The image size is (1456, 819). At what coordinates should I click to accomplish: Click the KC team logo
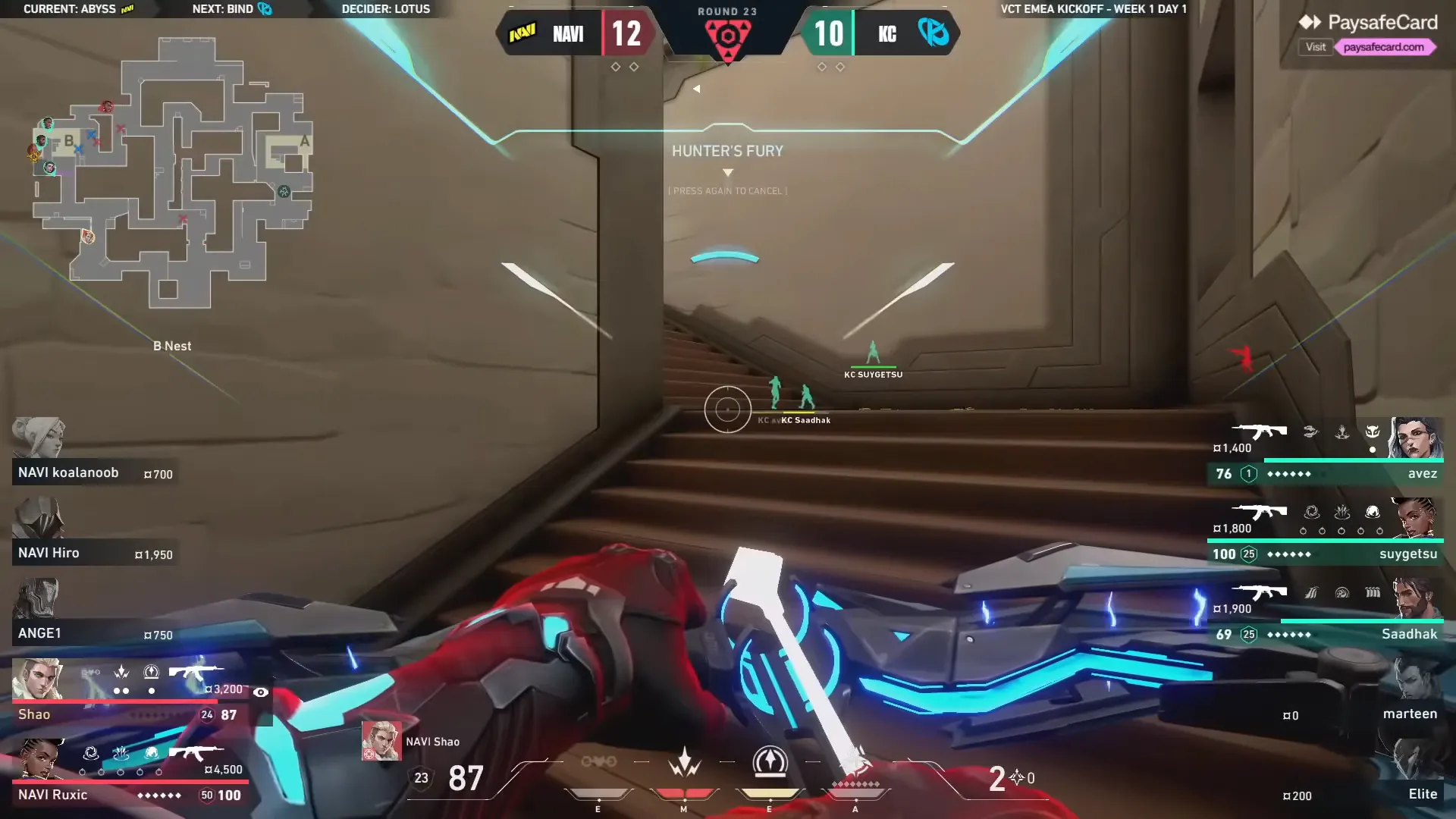point(933,33)
